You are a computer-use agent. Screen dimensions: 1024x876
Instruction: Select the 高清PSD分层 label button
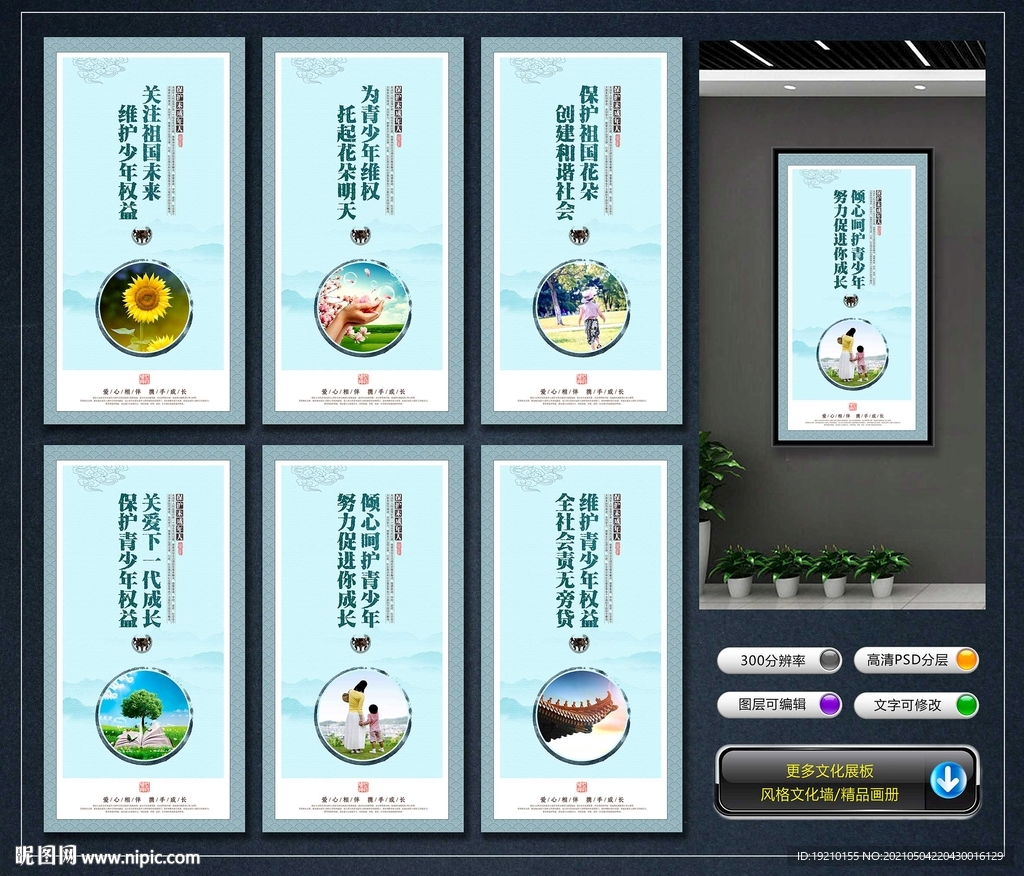pyautogui.click(x=915, y=660)
